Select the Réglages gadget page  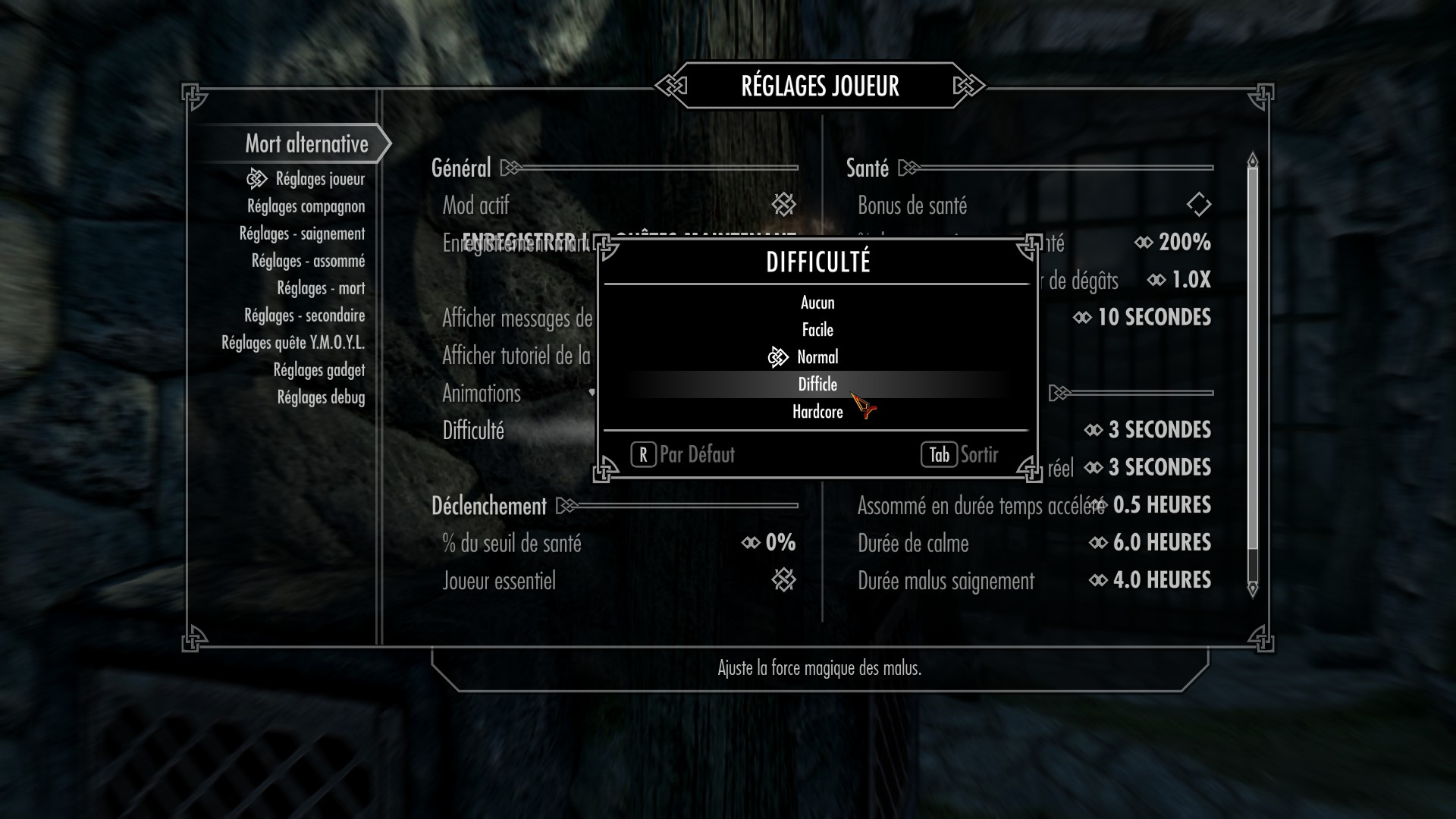point(318,370)
